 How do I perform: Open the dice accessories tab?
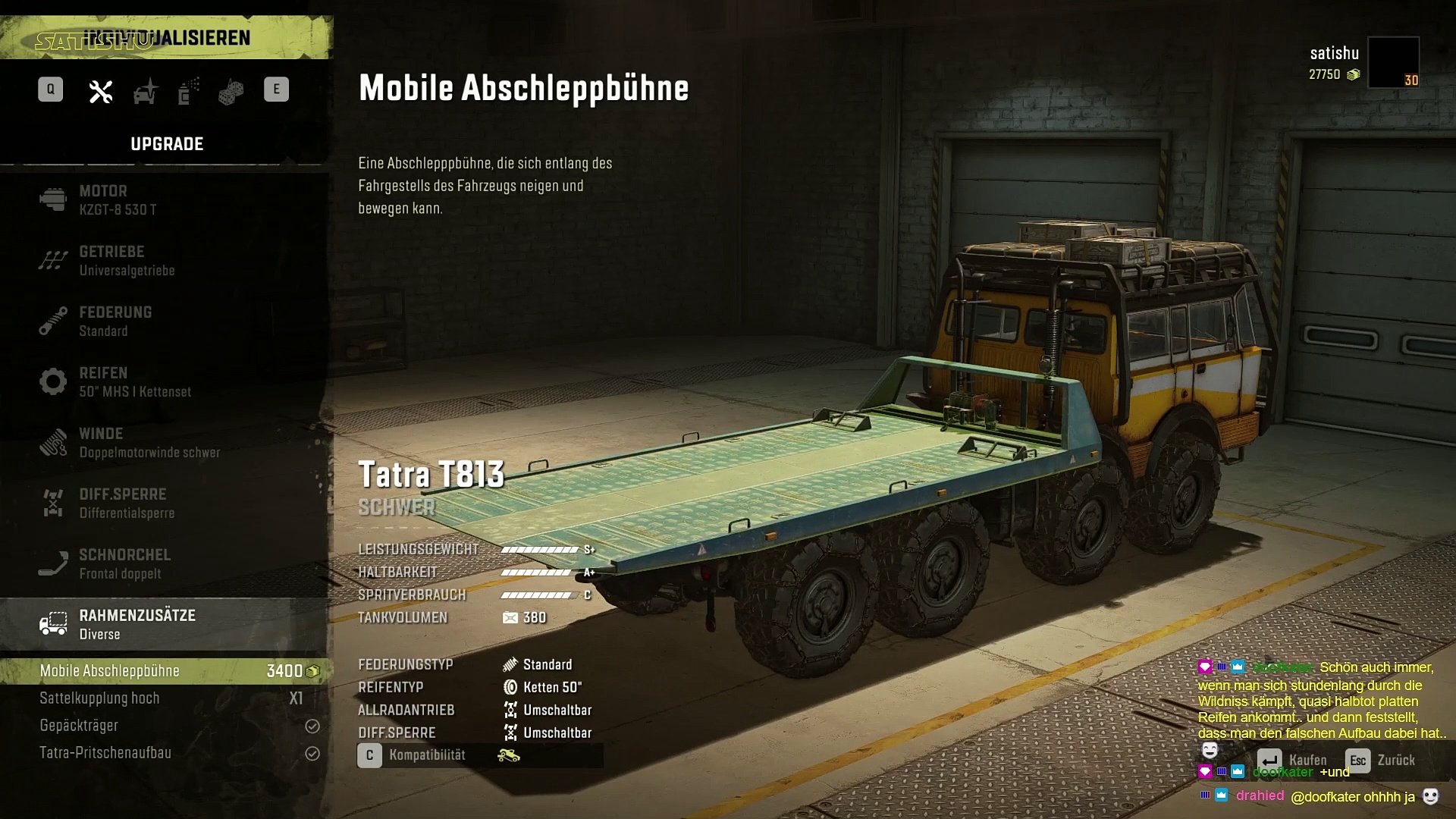231,91
